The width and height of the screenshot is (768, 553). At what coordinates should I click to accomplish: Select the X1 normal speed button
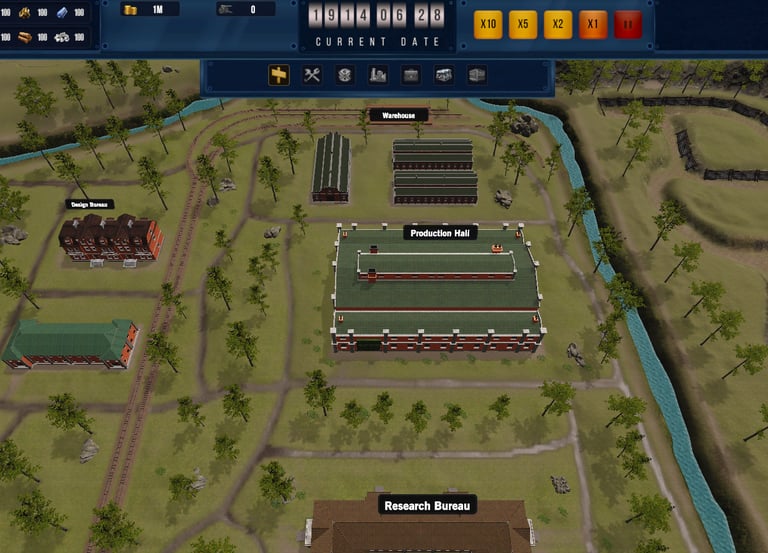(593, 24)
